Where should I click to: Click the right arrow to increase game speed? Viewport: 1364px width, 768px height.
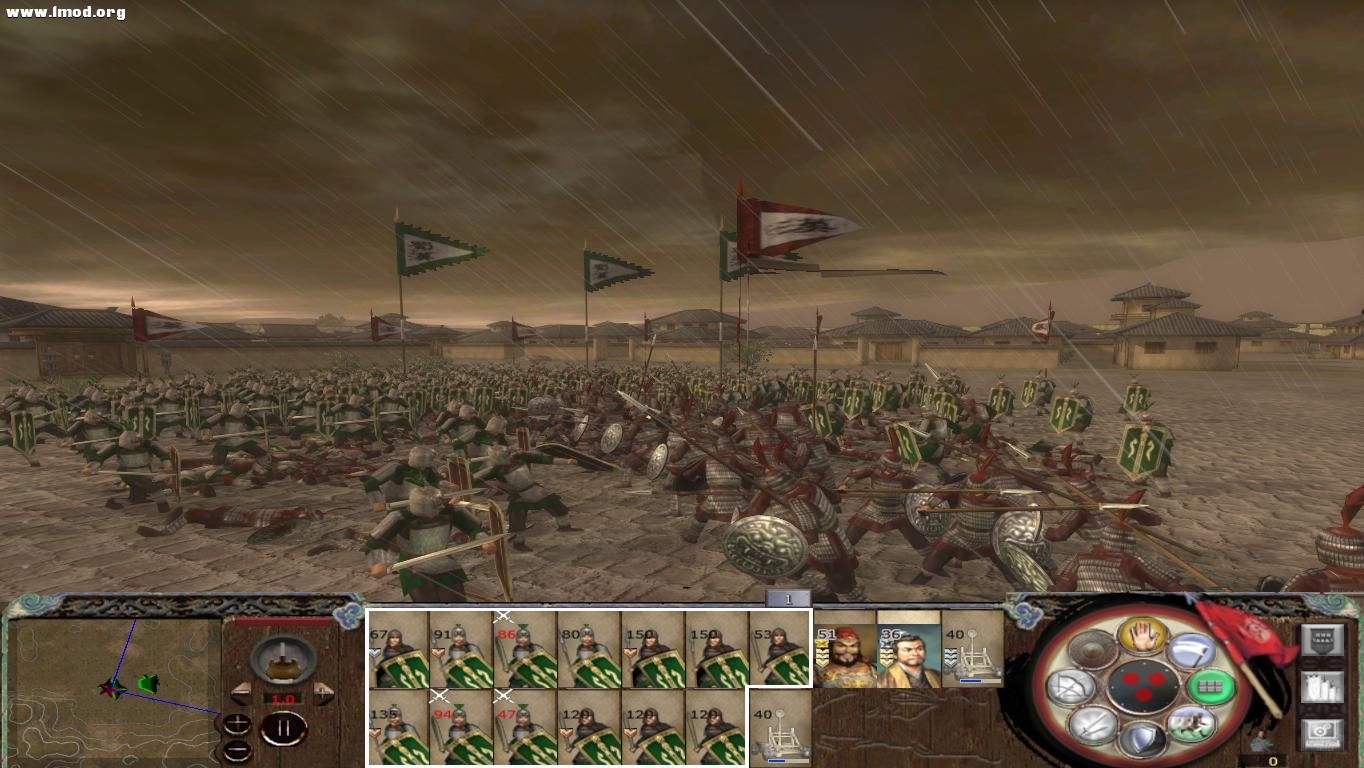323,693
